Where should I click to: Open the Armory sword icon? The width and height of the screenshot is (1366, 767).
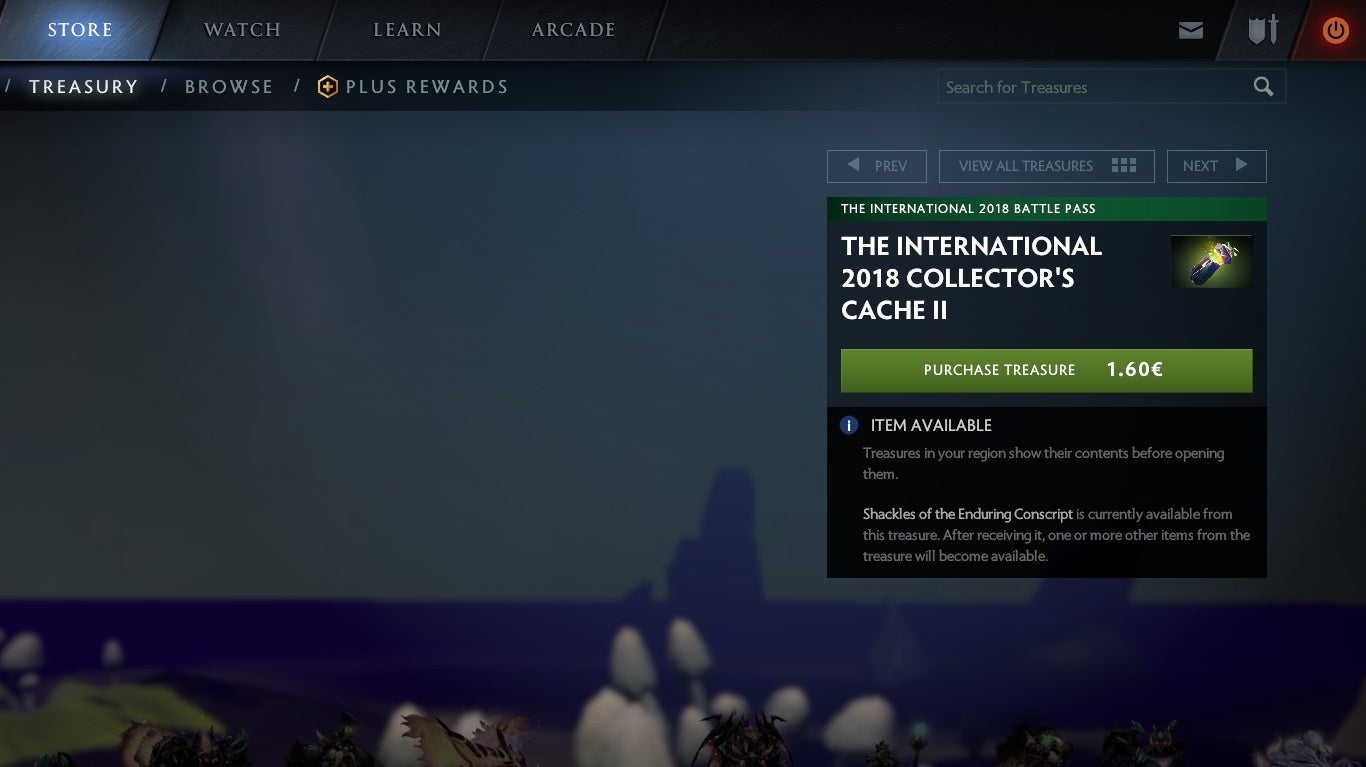pyautogui.click(x=1262, y=30)
